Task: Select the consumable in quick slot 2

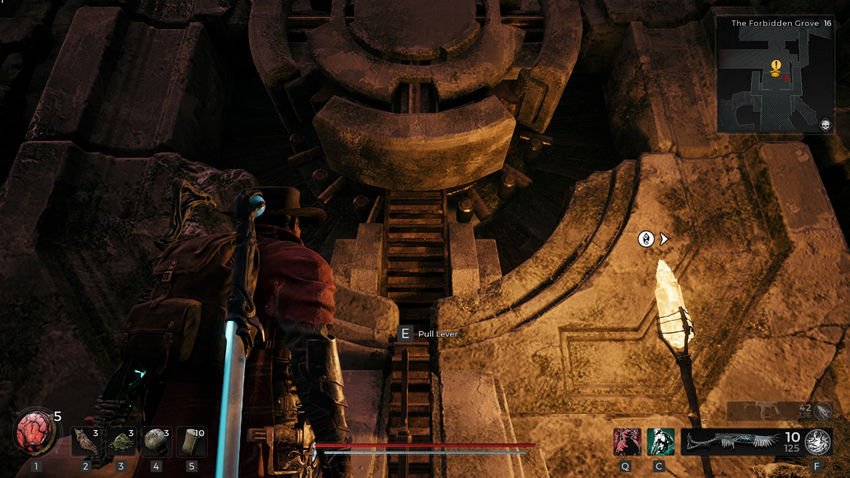Action: point(86,441)
